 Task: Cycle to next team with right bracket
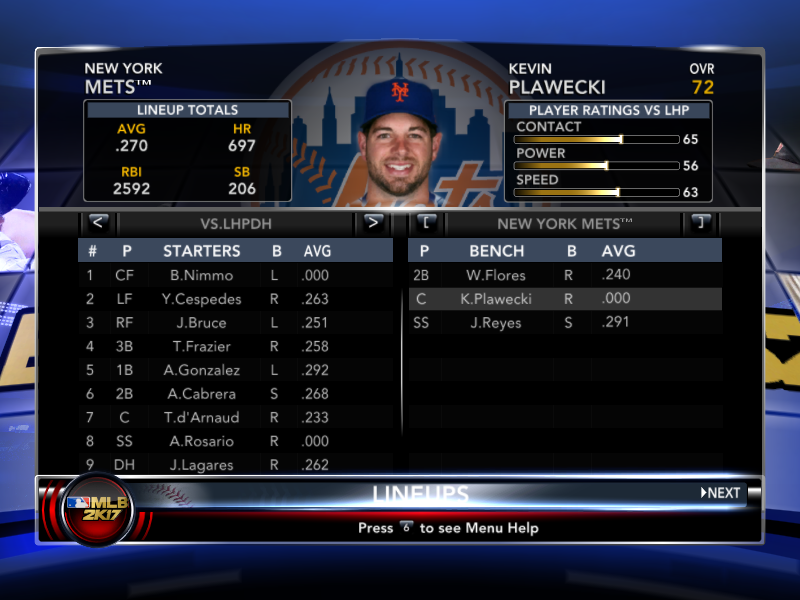701,222
